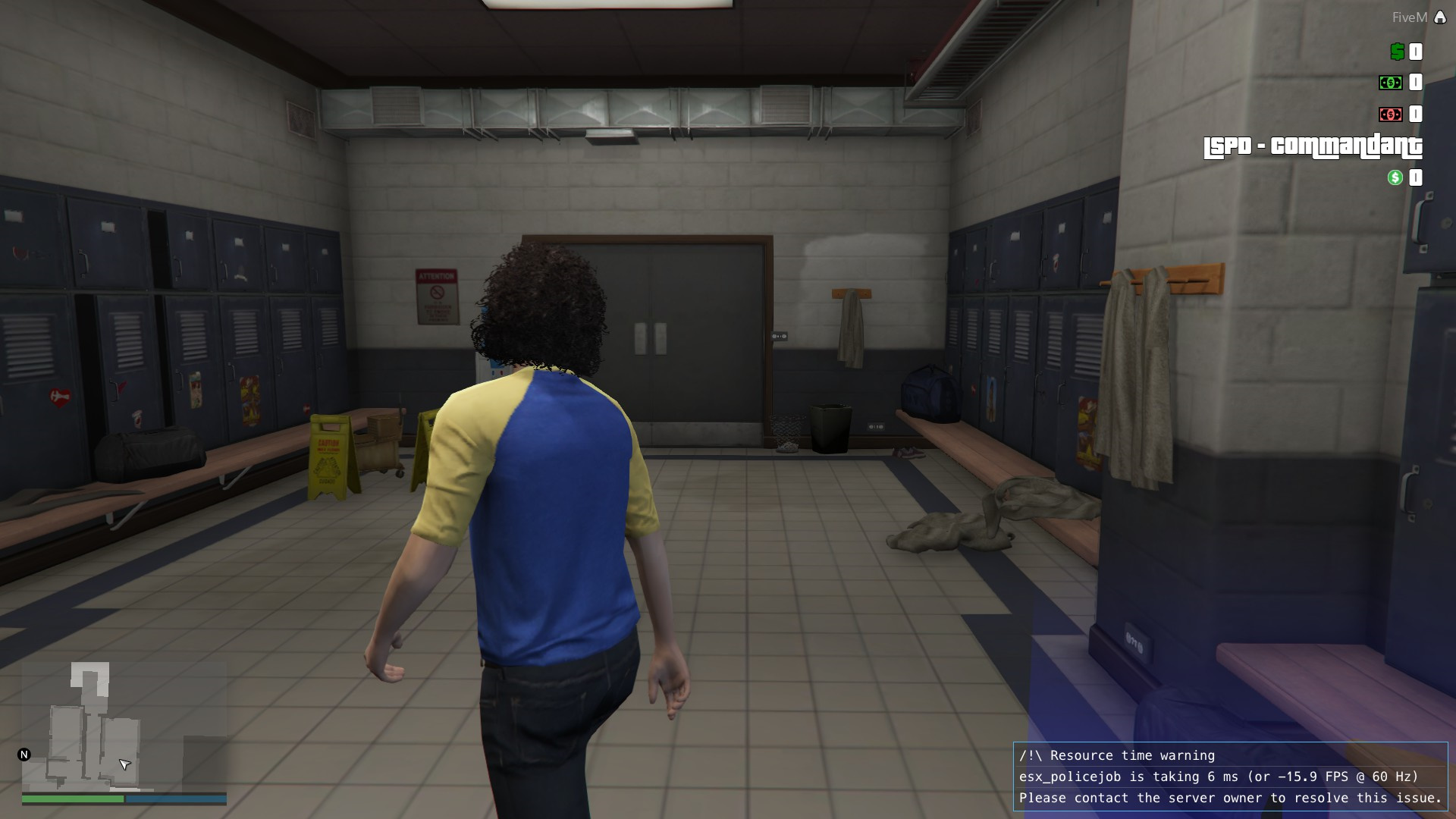Click the FiveM onigiri logo
Viewport: 1456px width, 819px height.
[x=1440, y=15]
